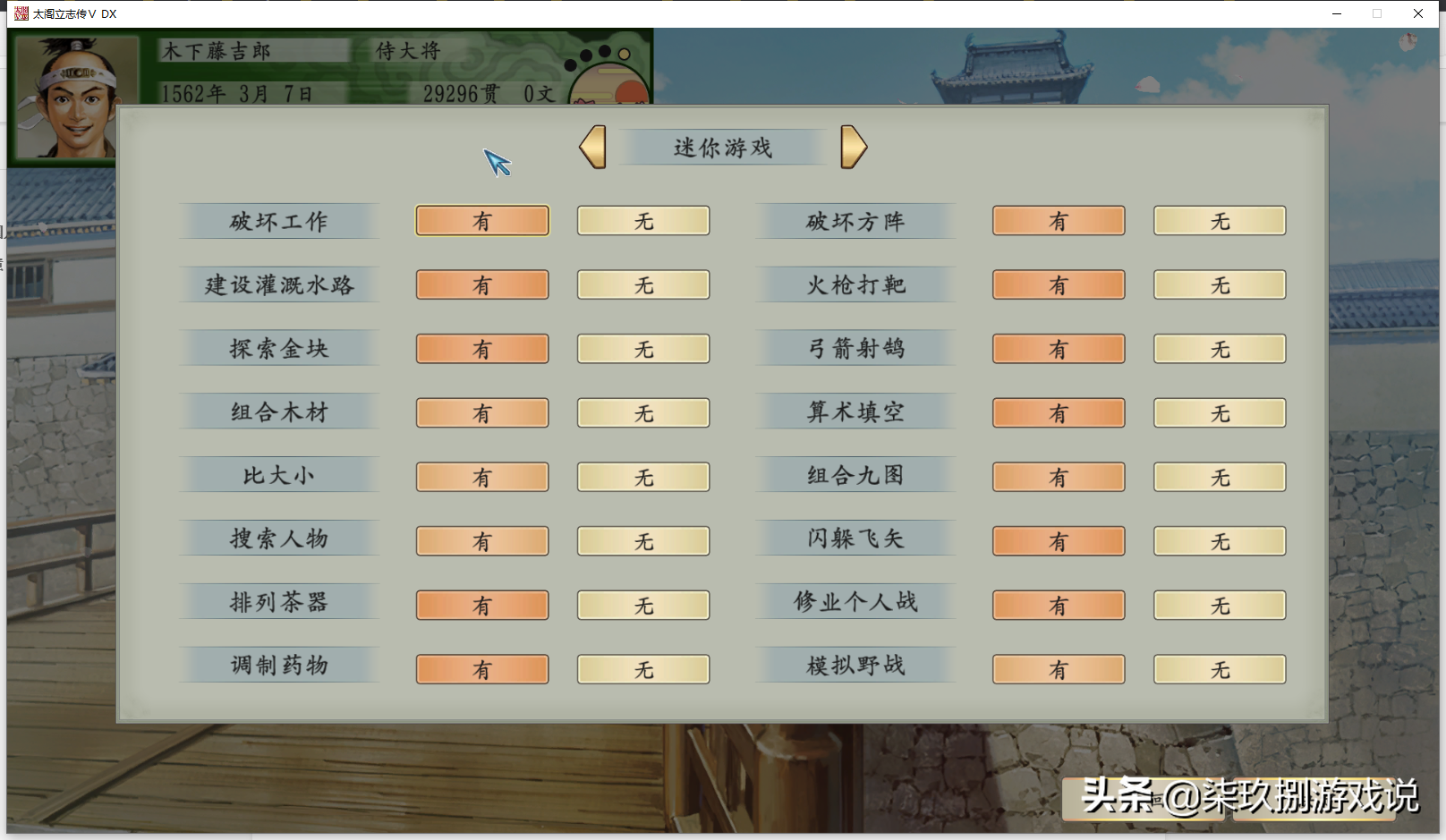The height and width of the screenshot is (840, 1446).
Task: Click the 搜索人物 label
Action: pyautogui.click(x=278, y=539)
